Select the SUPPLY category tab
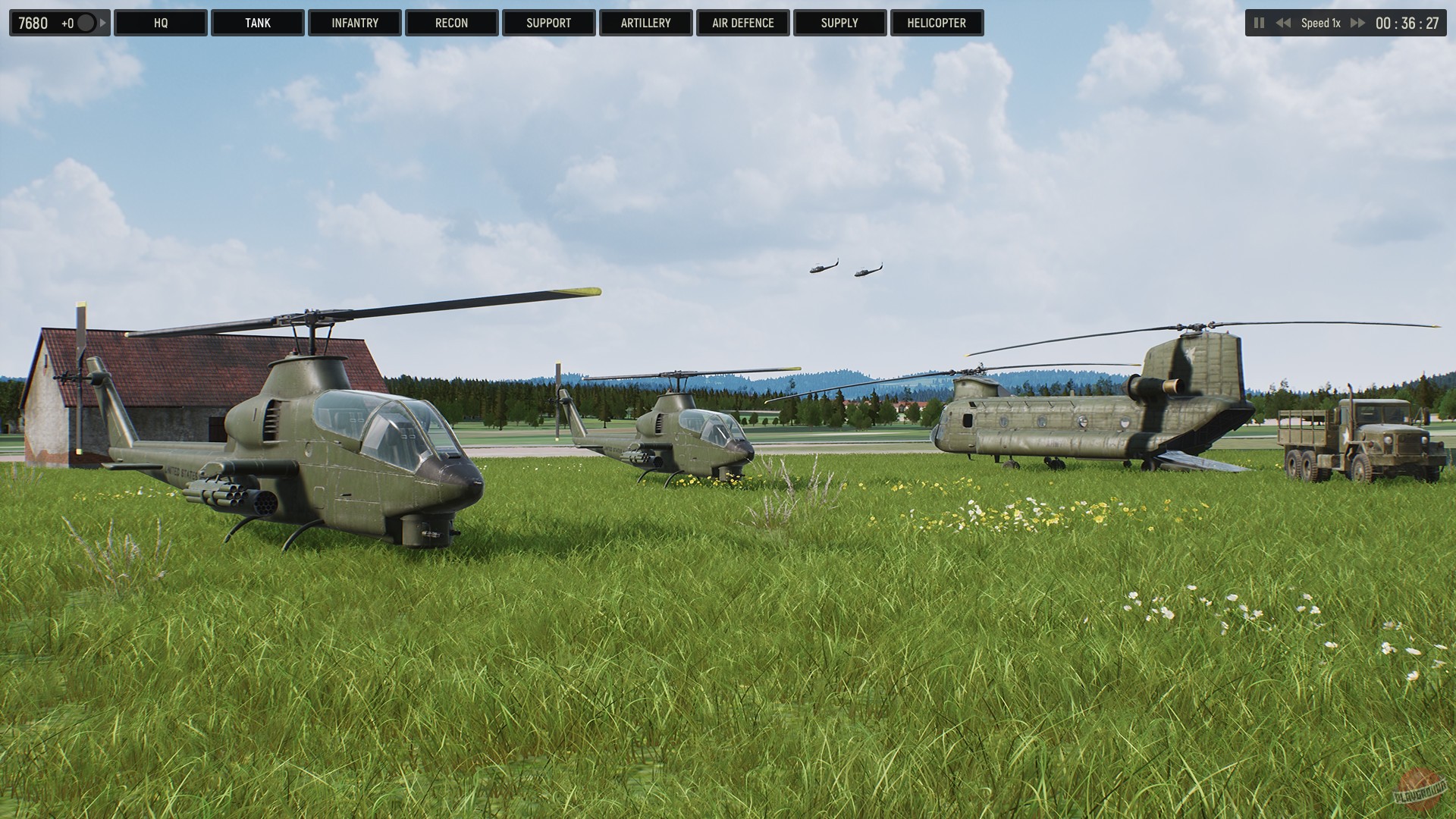This screenshot has height=819, width=1456. pos(839,23)
